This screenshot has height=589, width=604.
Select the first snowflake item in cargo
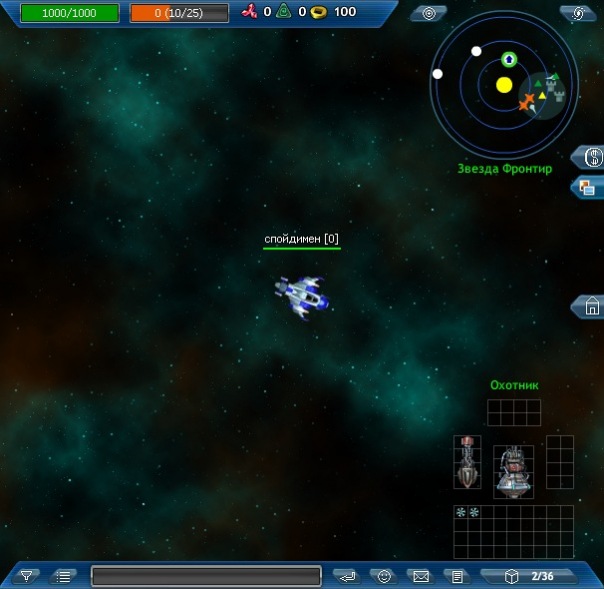click(x=461, y=512)
